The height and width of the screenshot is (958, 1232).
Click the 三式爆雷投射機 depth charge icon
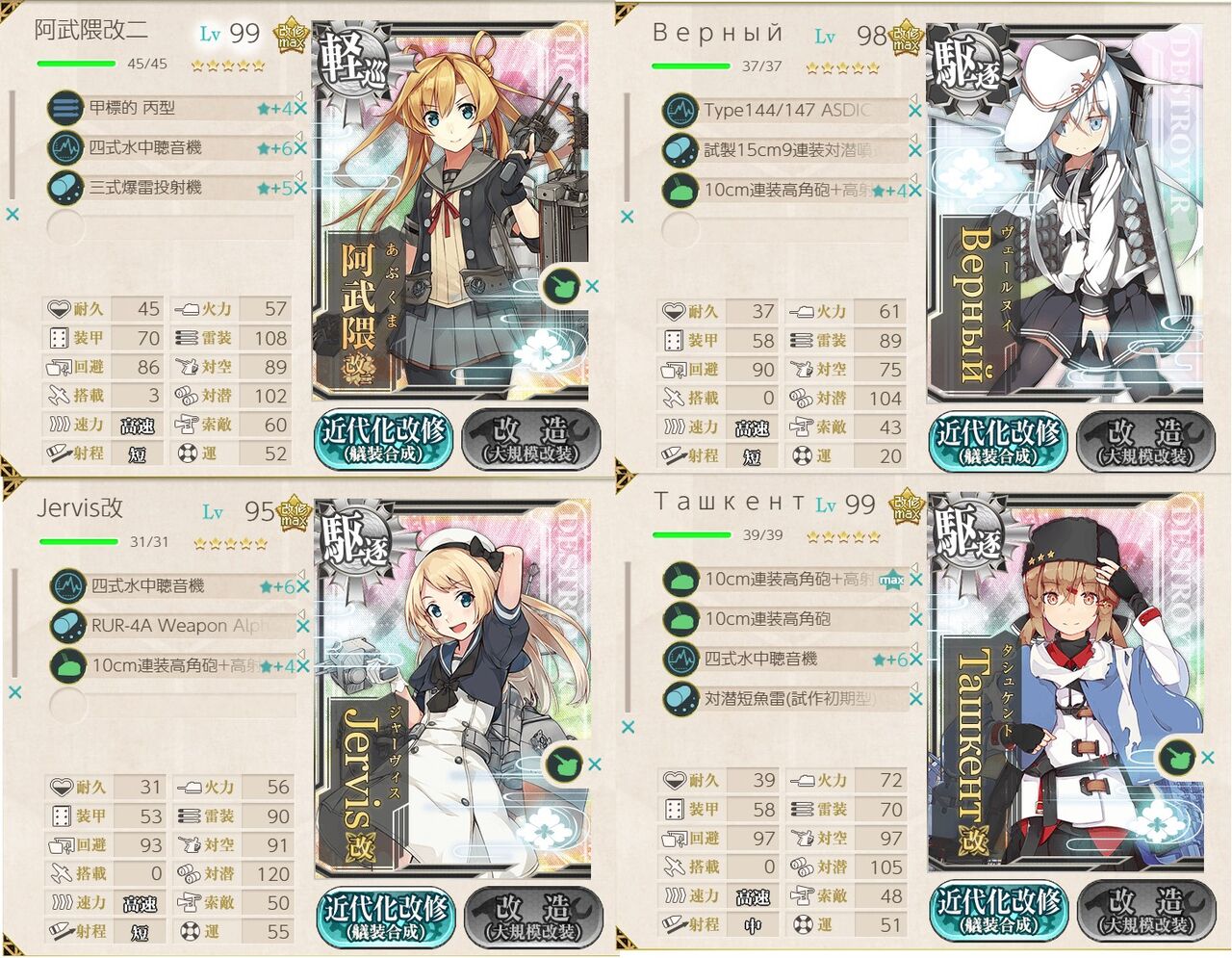click(x=64, y=188)
